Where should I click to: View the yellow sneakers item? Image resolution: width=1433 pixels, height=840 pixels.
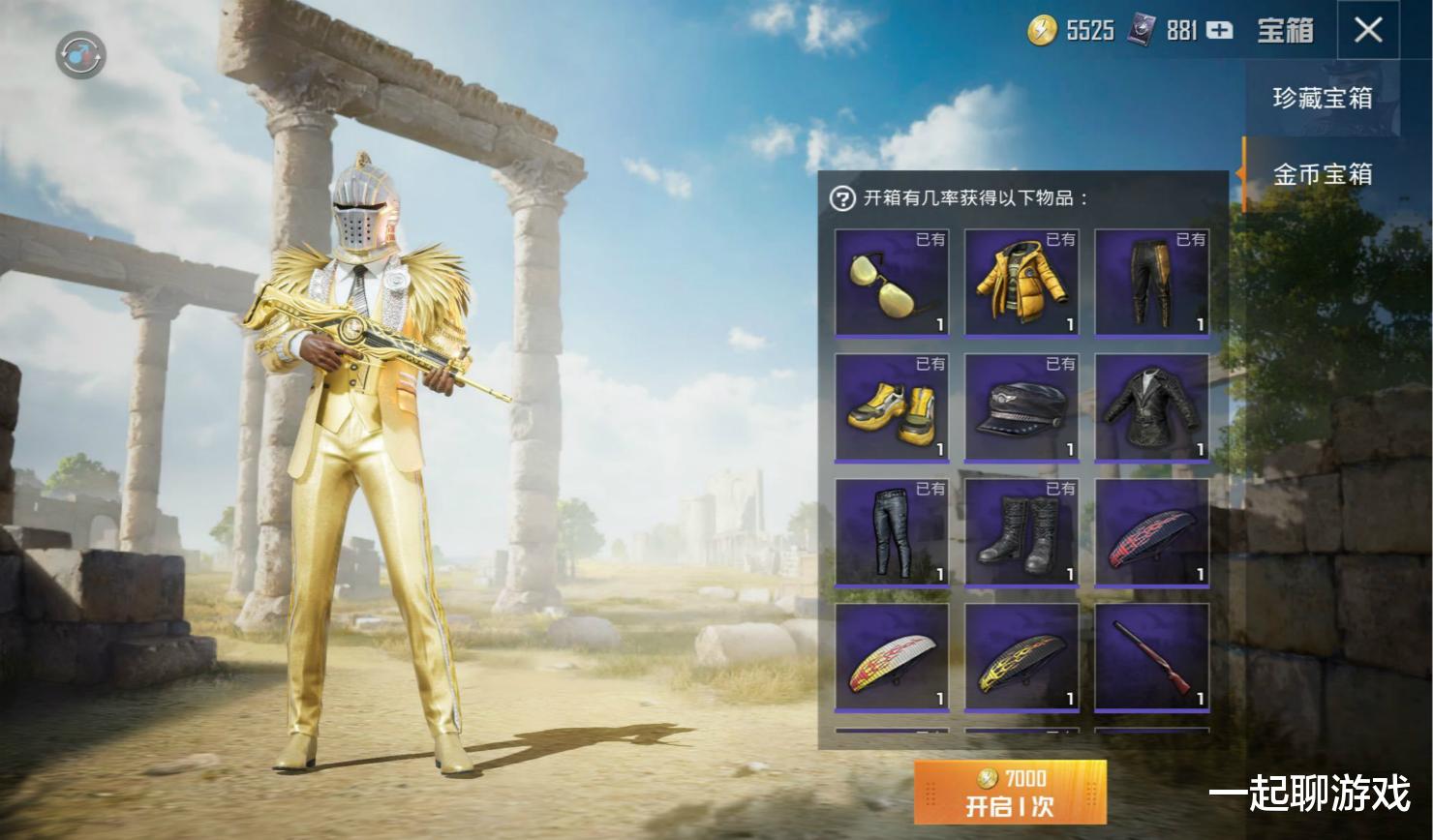click(x=891, y=408)
